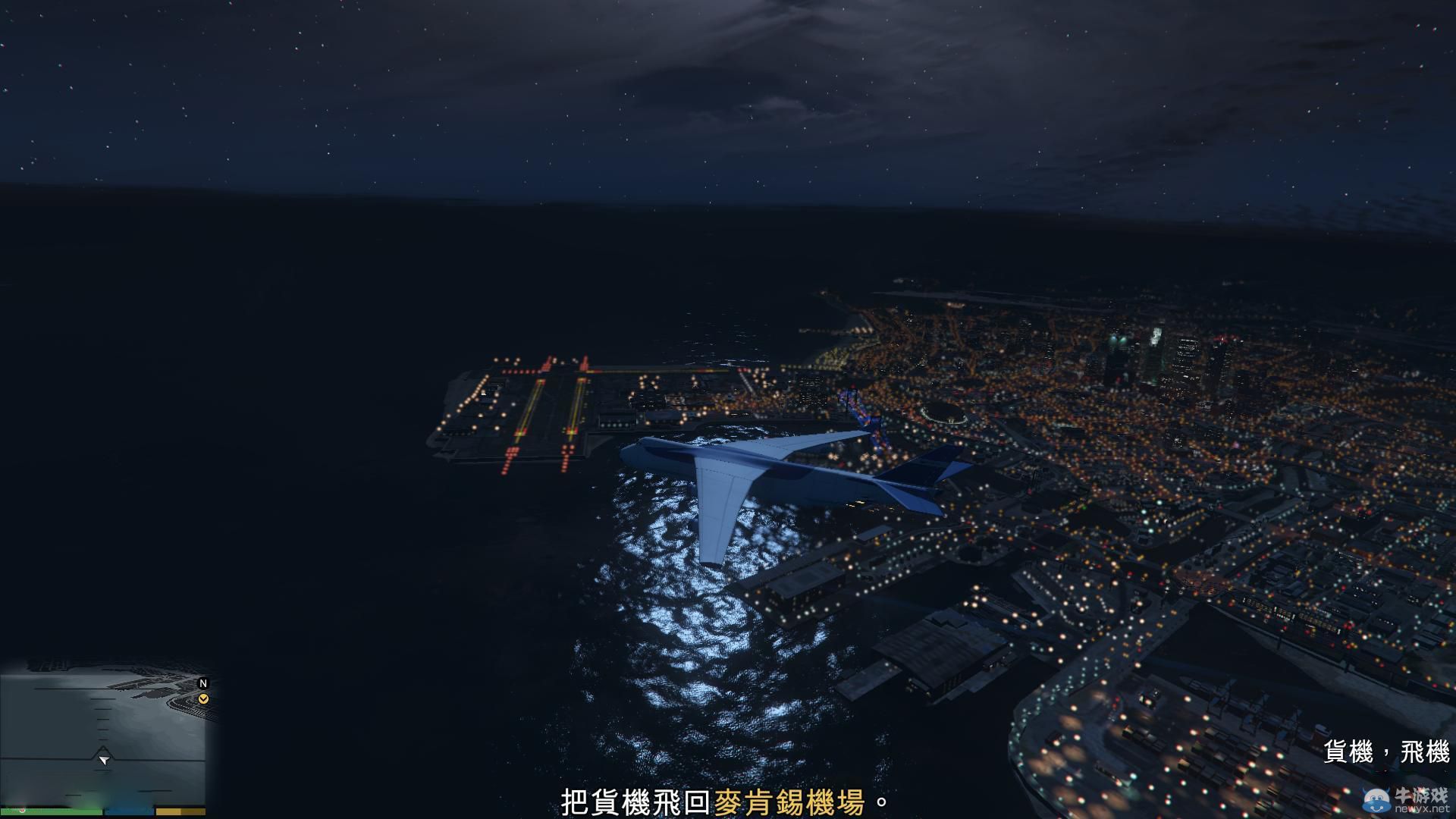1456x819 pixels.
Task: Click the 牛游戏 watermark text logo
Action: pyautogui.click(x=1421, y=795)
